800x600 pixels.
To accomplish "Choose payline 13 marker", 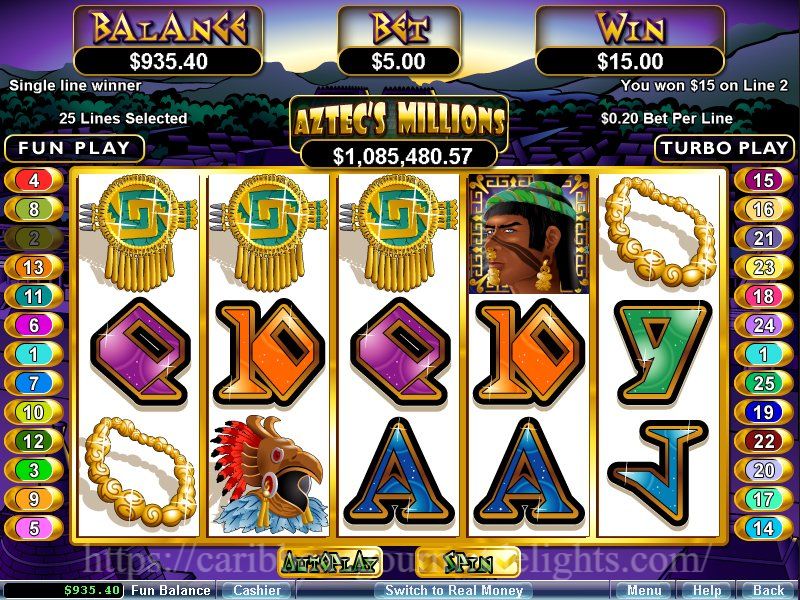I will (34, 267).
